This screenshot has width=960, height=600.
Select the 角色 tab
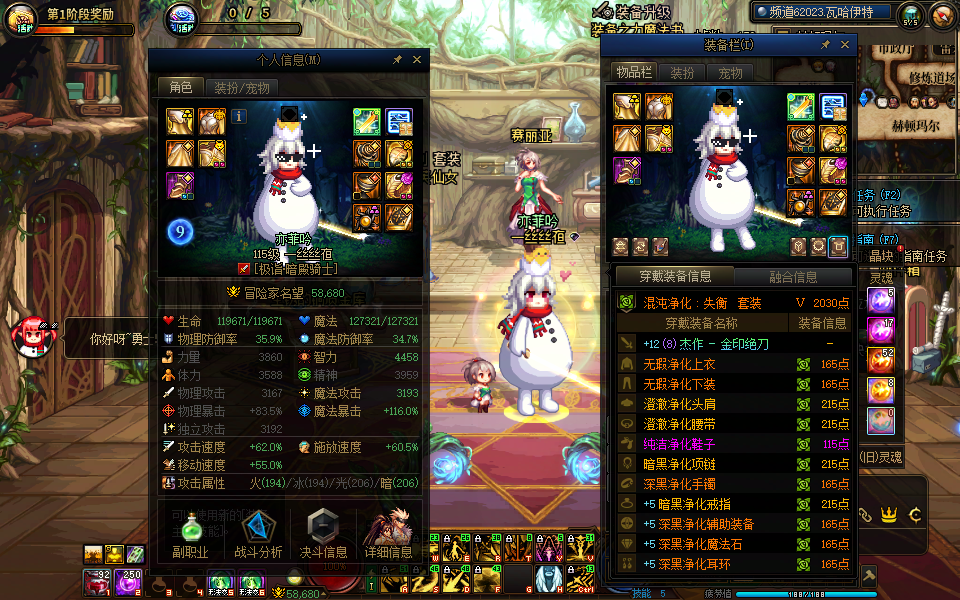coord(181,88)
